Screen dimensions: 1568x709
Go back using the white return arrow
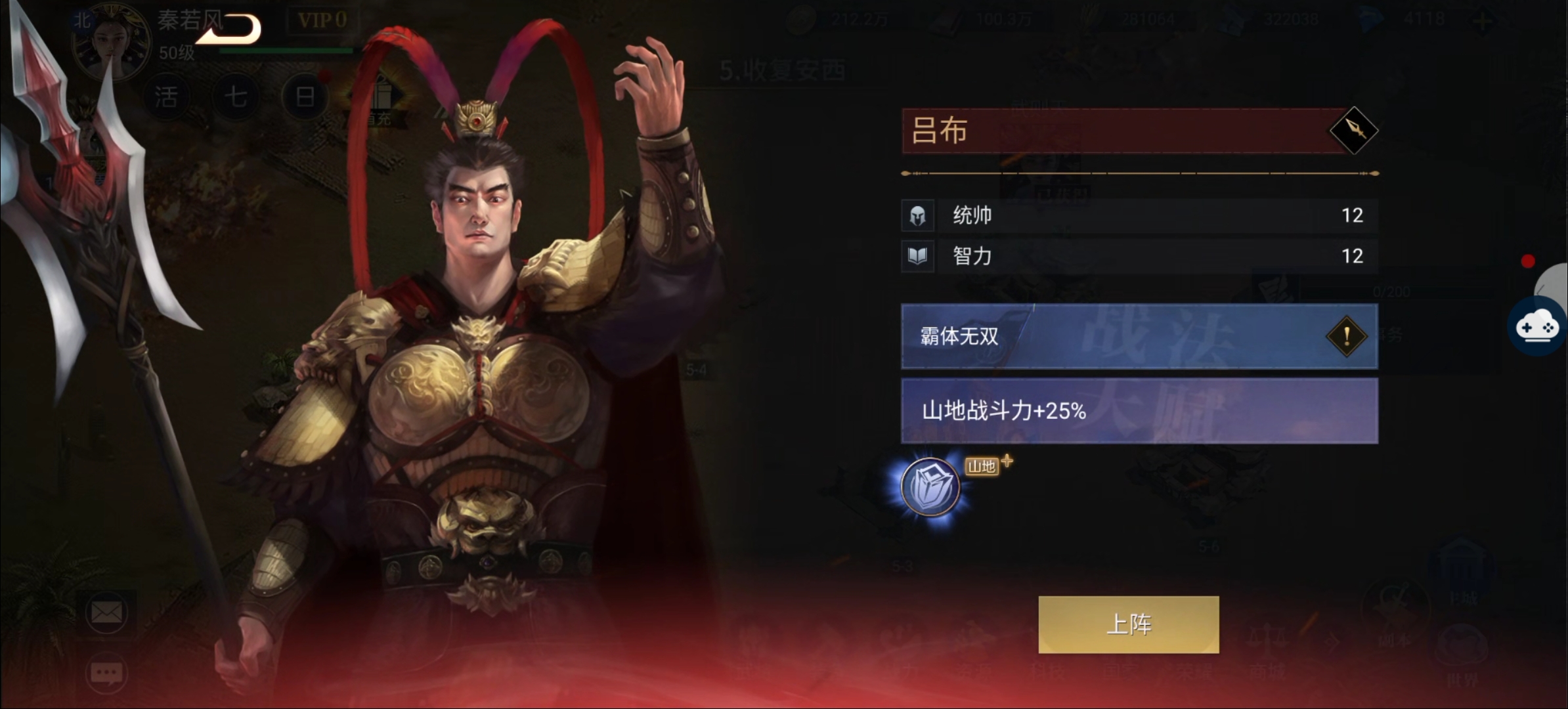pos(229,30)
